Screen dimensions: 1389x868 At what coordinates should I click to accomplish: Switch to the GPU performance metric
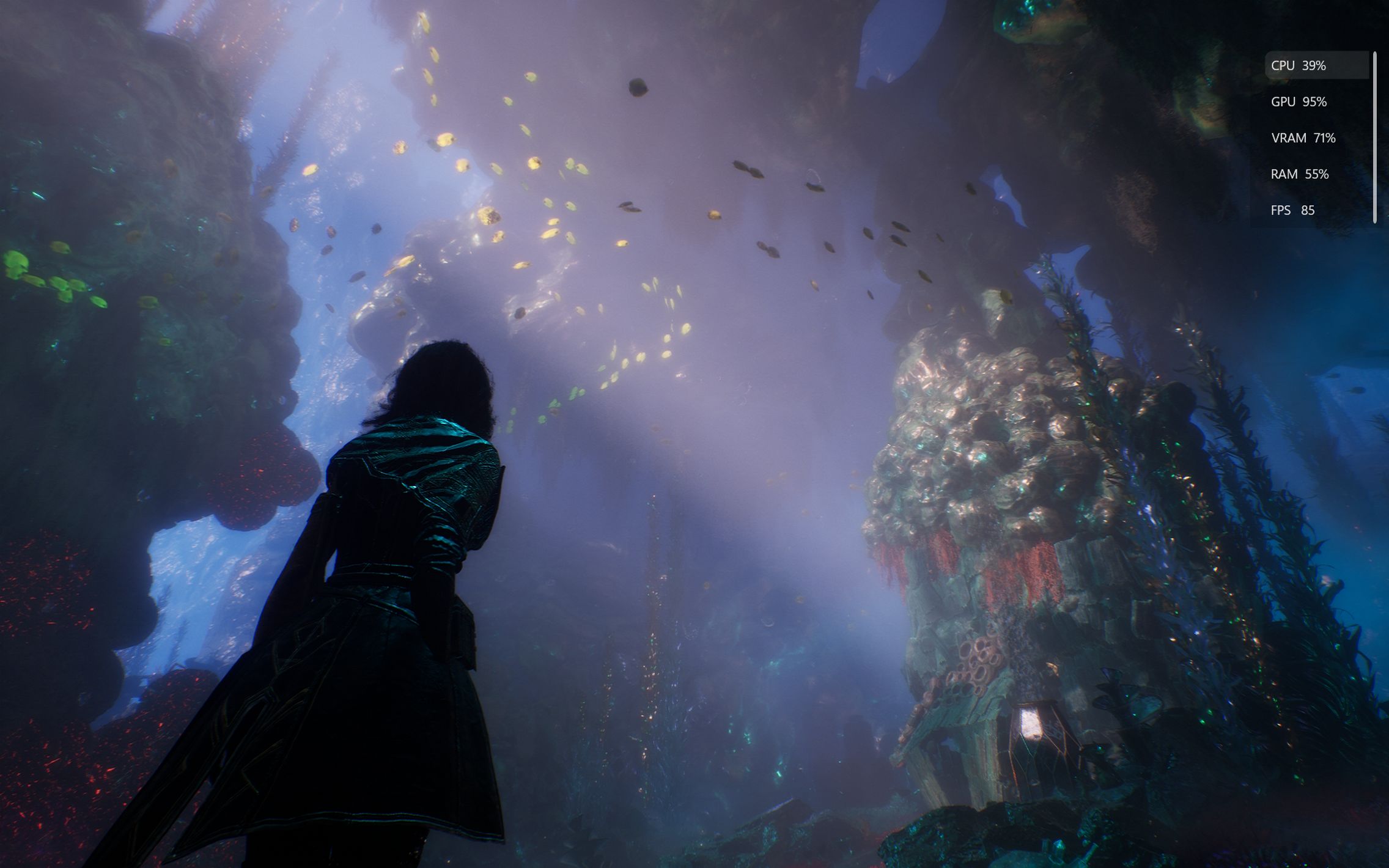click(1316, 101)
